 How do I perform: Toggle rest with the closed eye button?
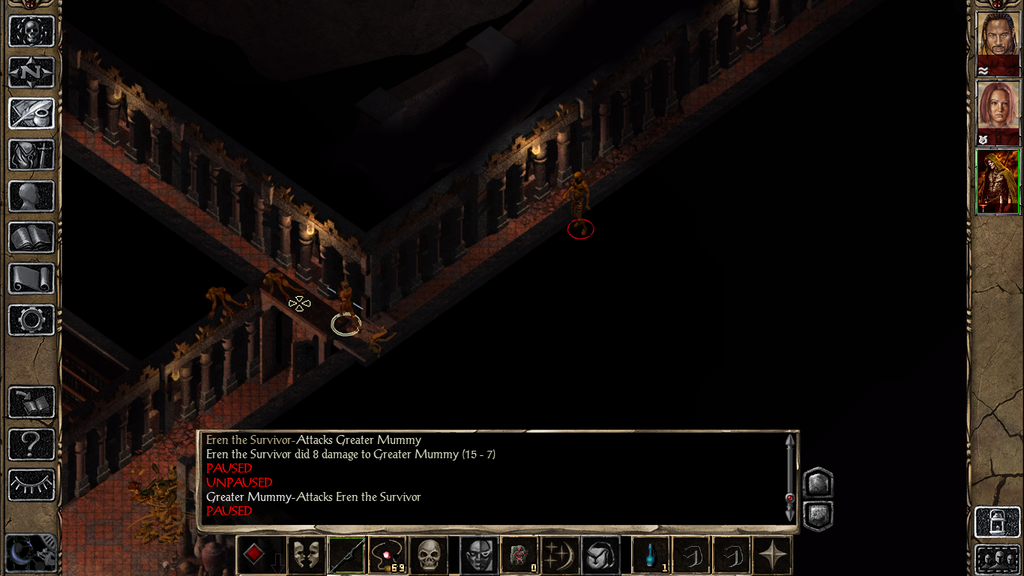(x=31, y=484)
